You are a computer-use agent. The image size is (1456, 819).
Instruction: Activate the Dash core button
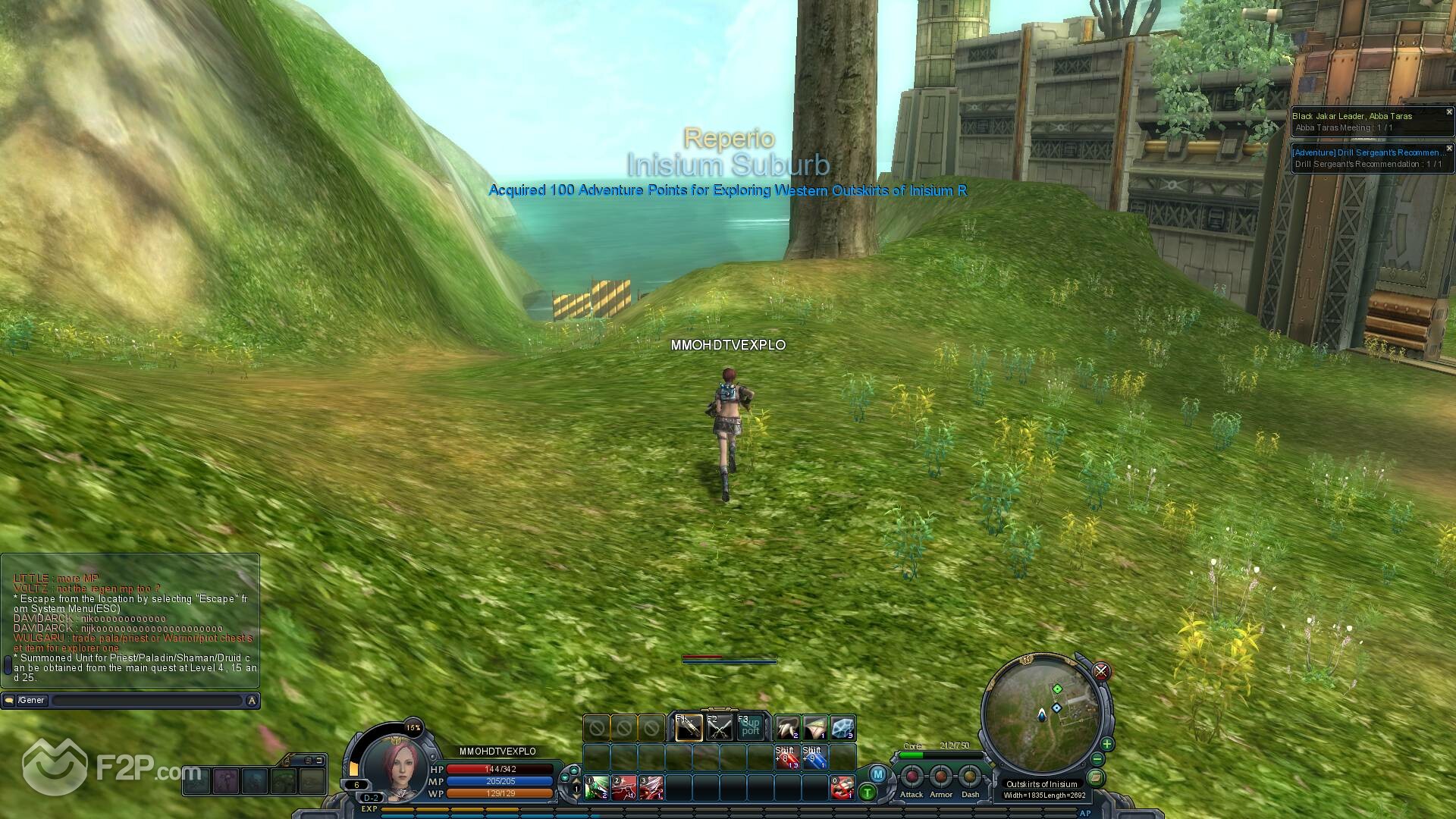pyautogui.click(x=970, y=777)
